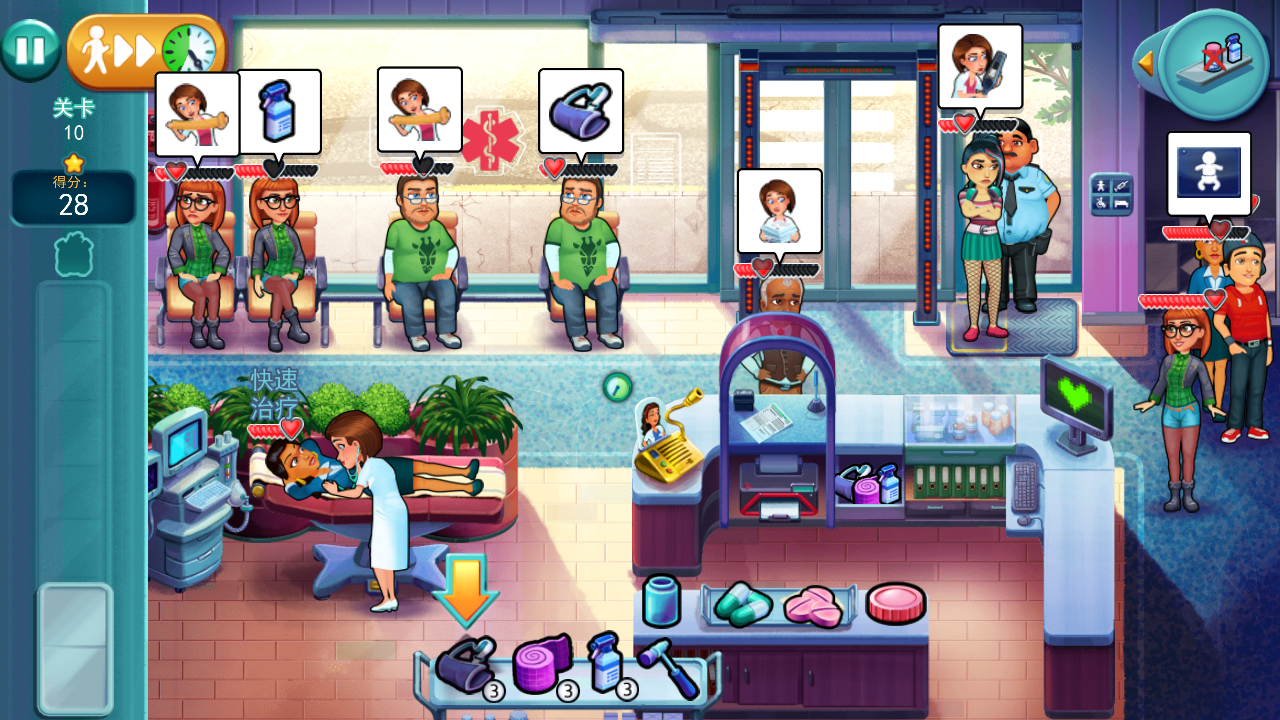Activate the orange fast-forward clock button
The height and width of the screenshot is (720, 1280).
(x=147, y=50)
